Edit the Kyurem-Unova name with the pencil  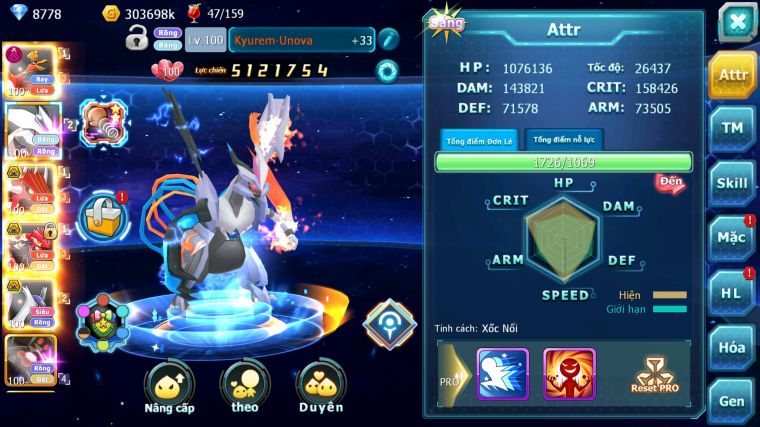[x=388, y=40]
